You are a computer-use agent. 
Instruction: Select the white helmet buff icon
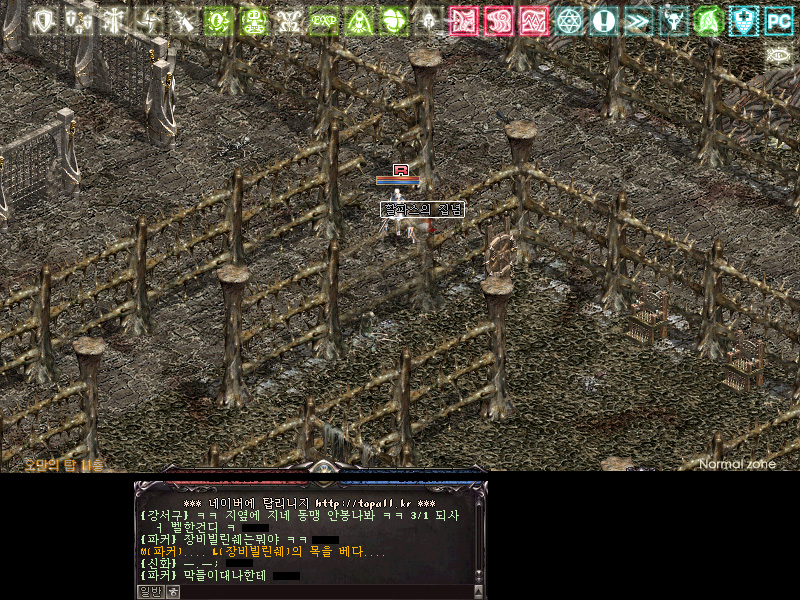[x=429, y=20]
